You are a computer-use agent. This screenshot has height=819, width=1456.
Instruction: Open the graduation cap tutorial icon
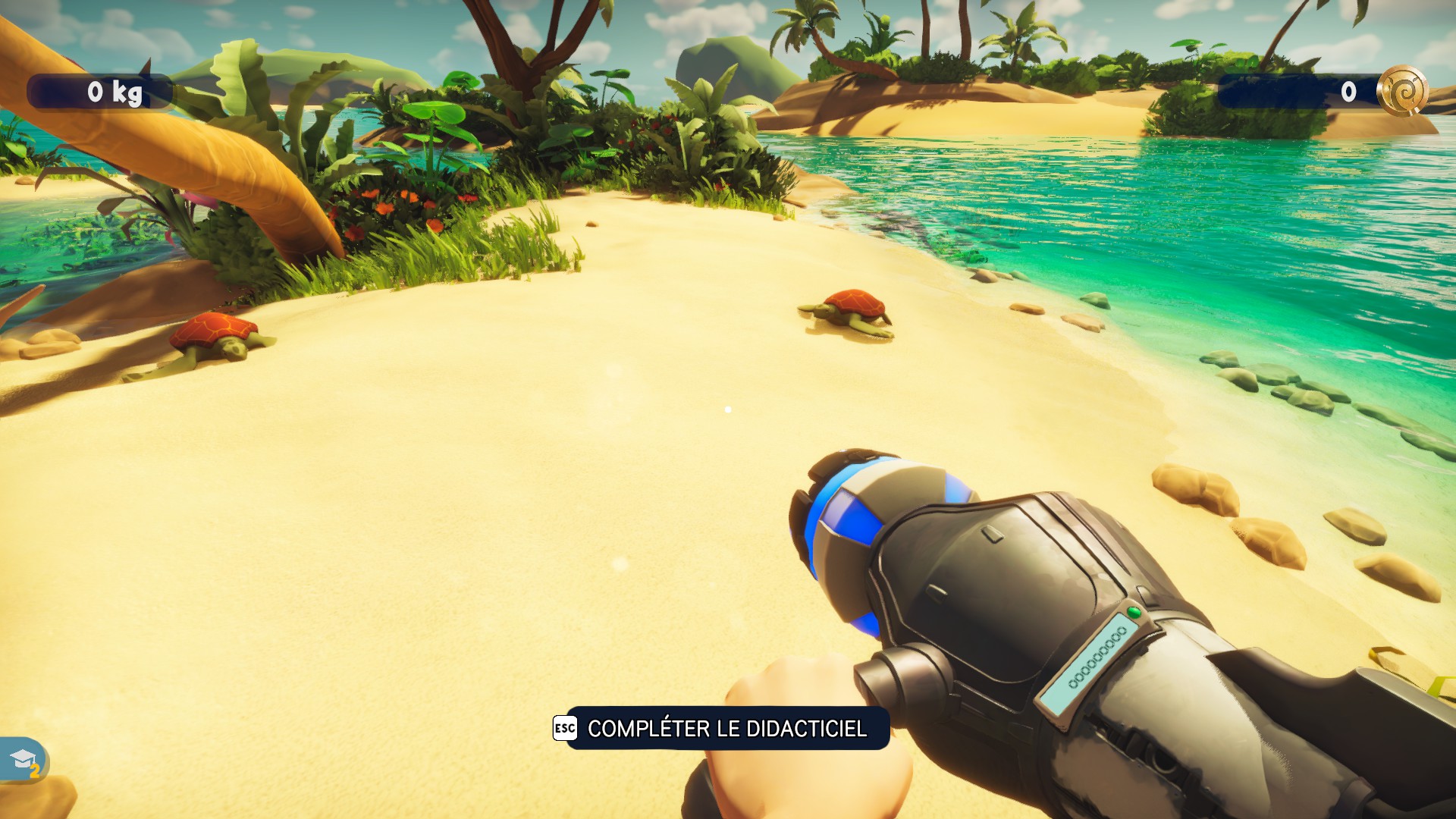23,759
